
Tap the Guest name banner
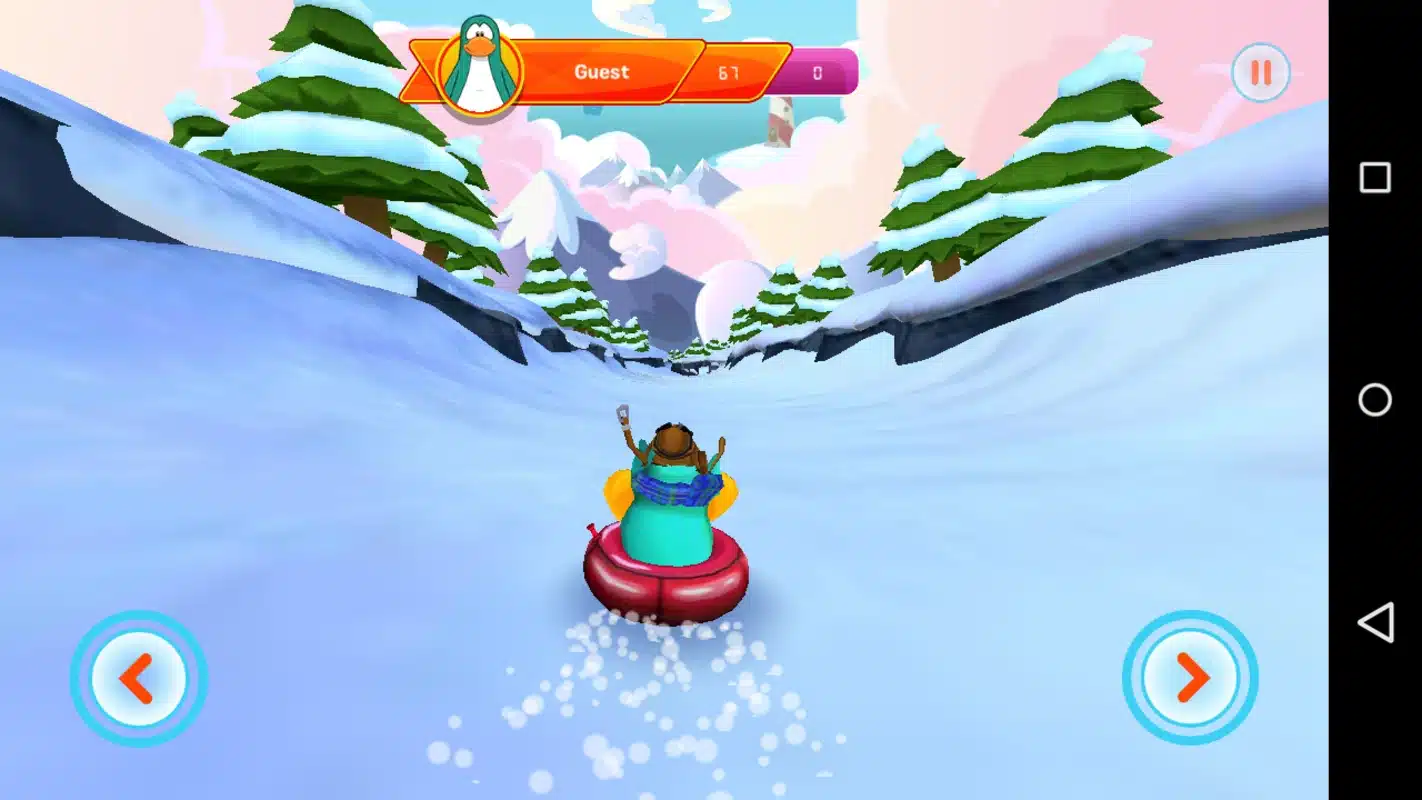point(600,71)
